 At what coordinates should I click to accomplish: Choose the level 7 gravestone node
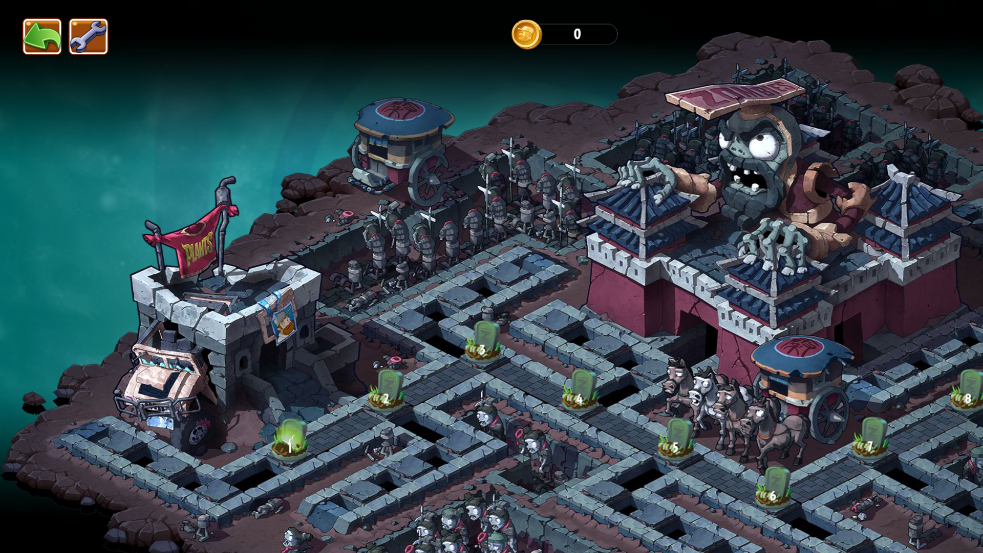point(871,437)
